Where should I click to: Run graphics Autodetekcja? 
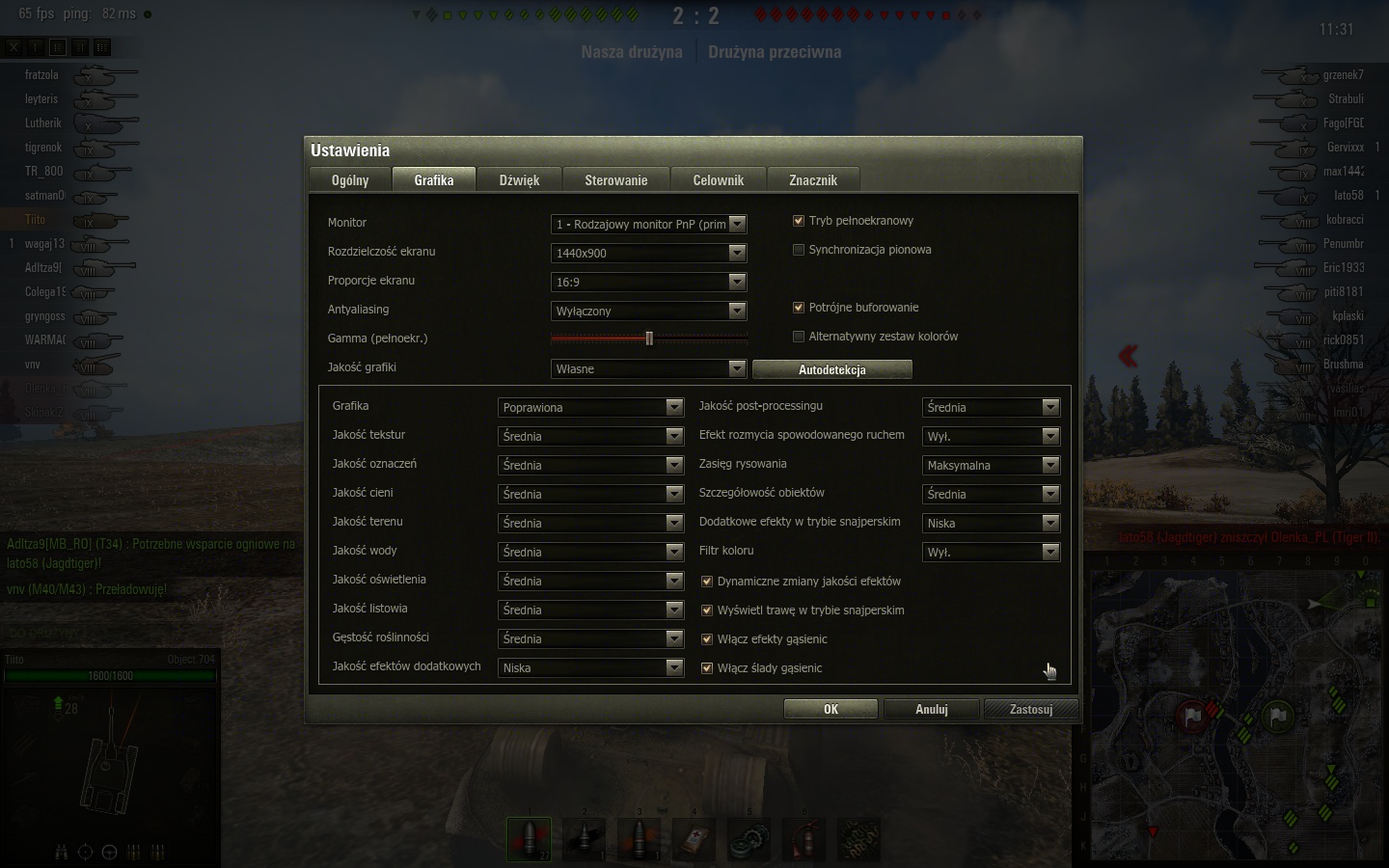coord(831,369)
